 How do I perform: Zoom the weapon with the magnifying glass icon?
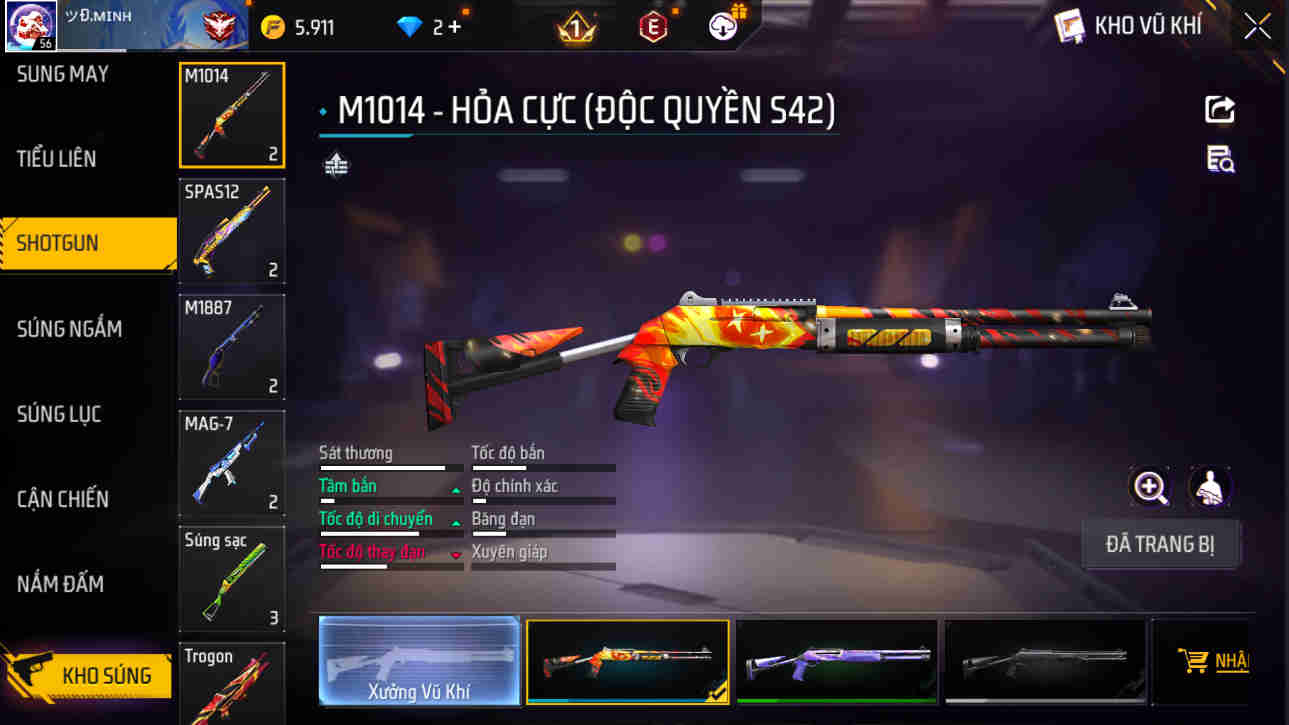[x=1151, y=489]
